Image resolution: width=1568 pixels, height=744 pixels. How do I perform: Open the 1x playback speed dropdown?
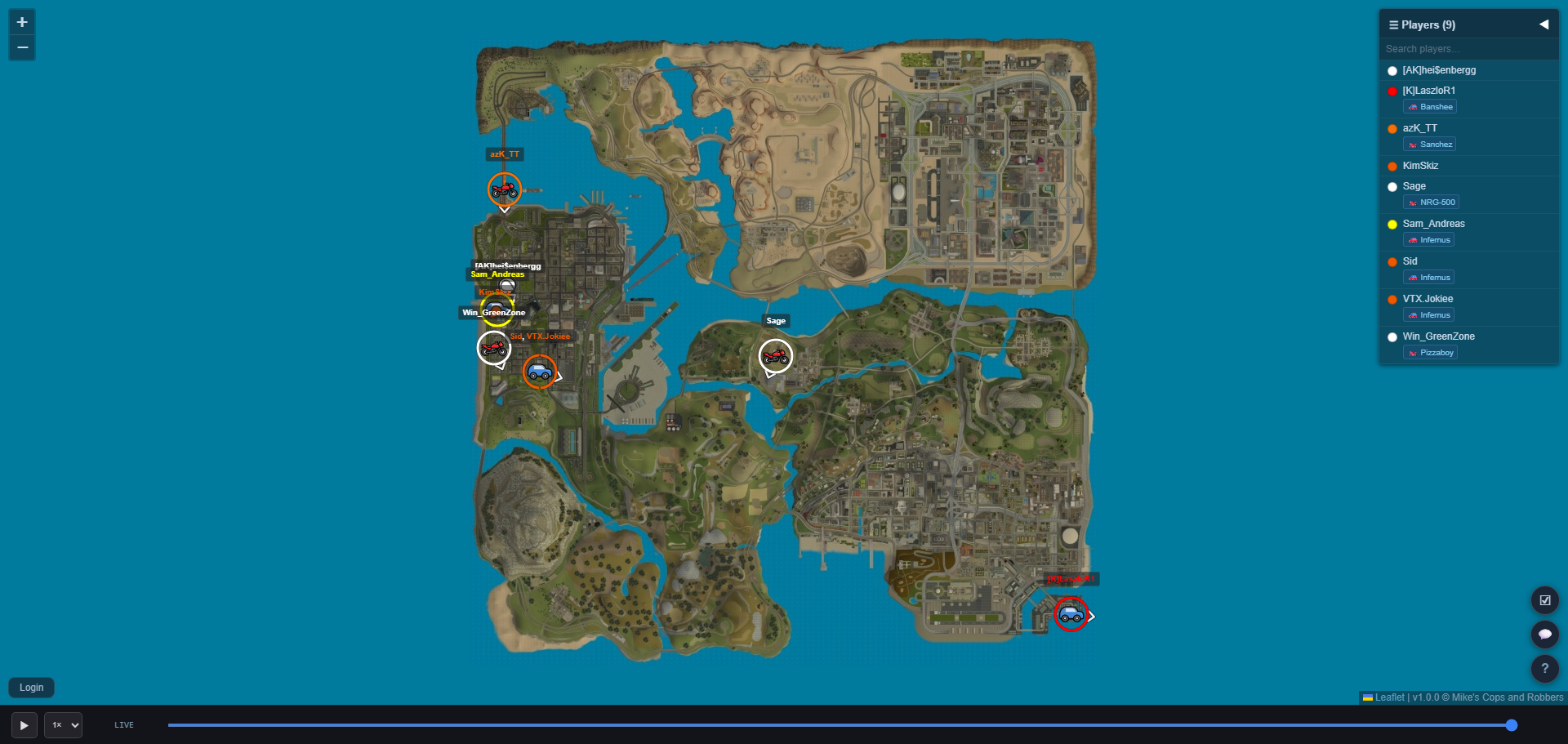pos(63,725)
